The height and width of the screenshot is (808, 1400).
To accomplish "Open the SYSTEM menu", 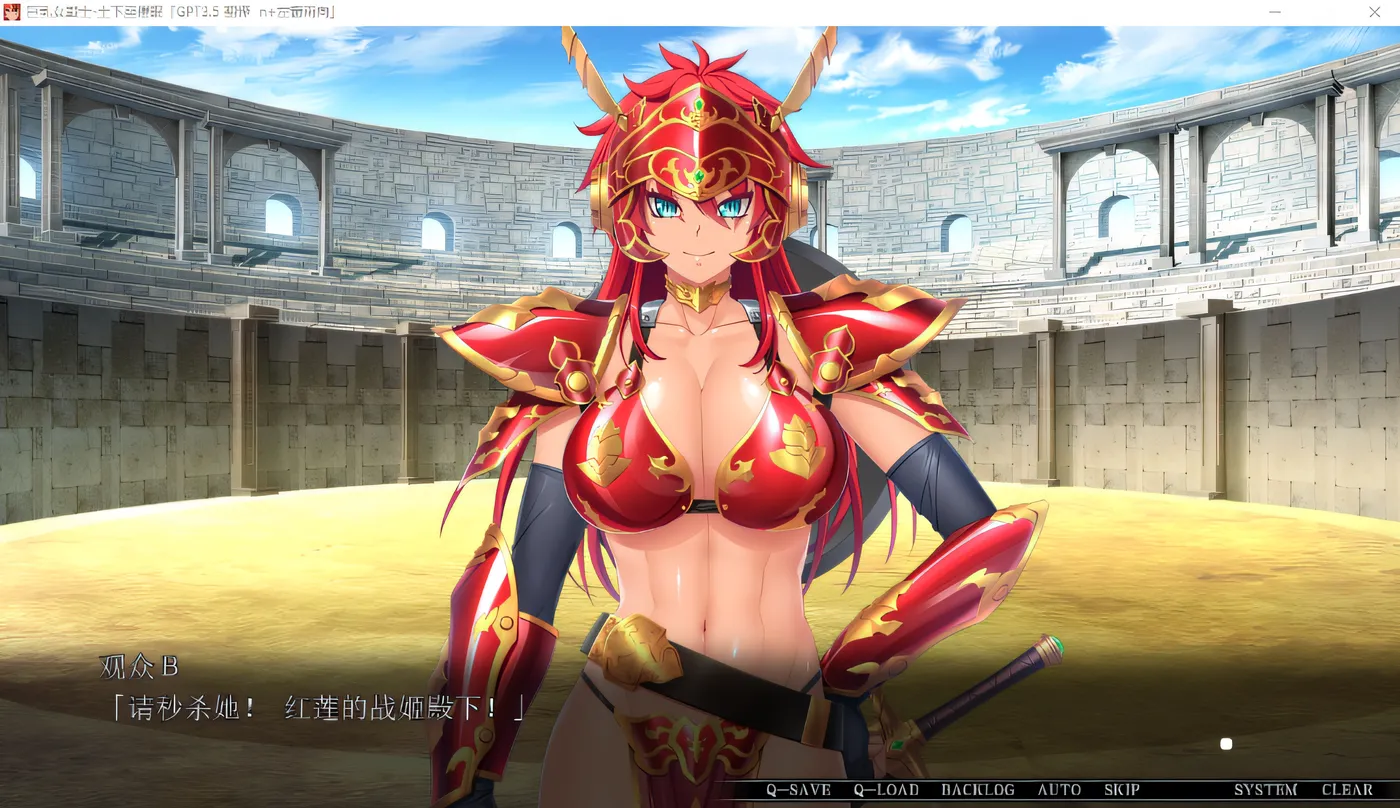I will [1264, 789].
